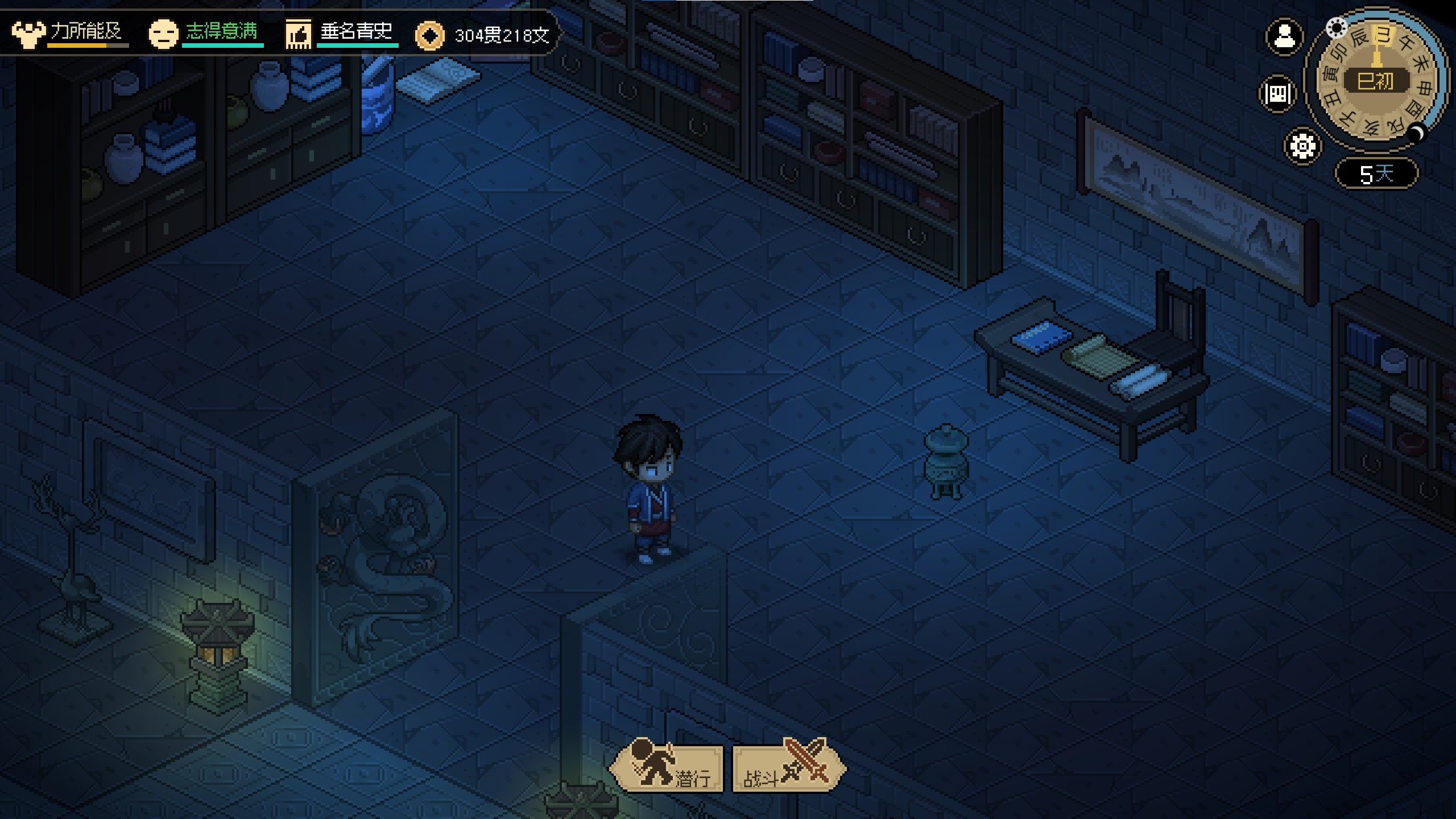The width and height of the screenshot is (1456, 819).
Task: Open the gear settings menu
Action: [1302, 146]
